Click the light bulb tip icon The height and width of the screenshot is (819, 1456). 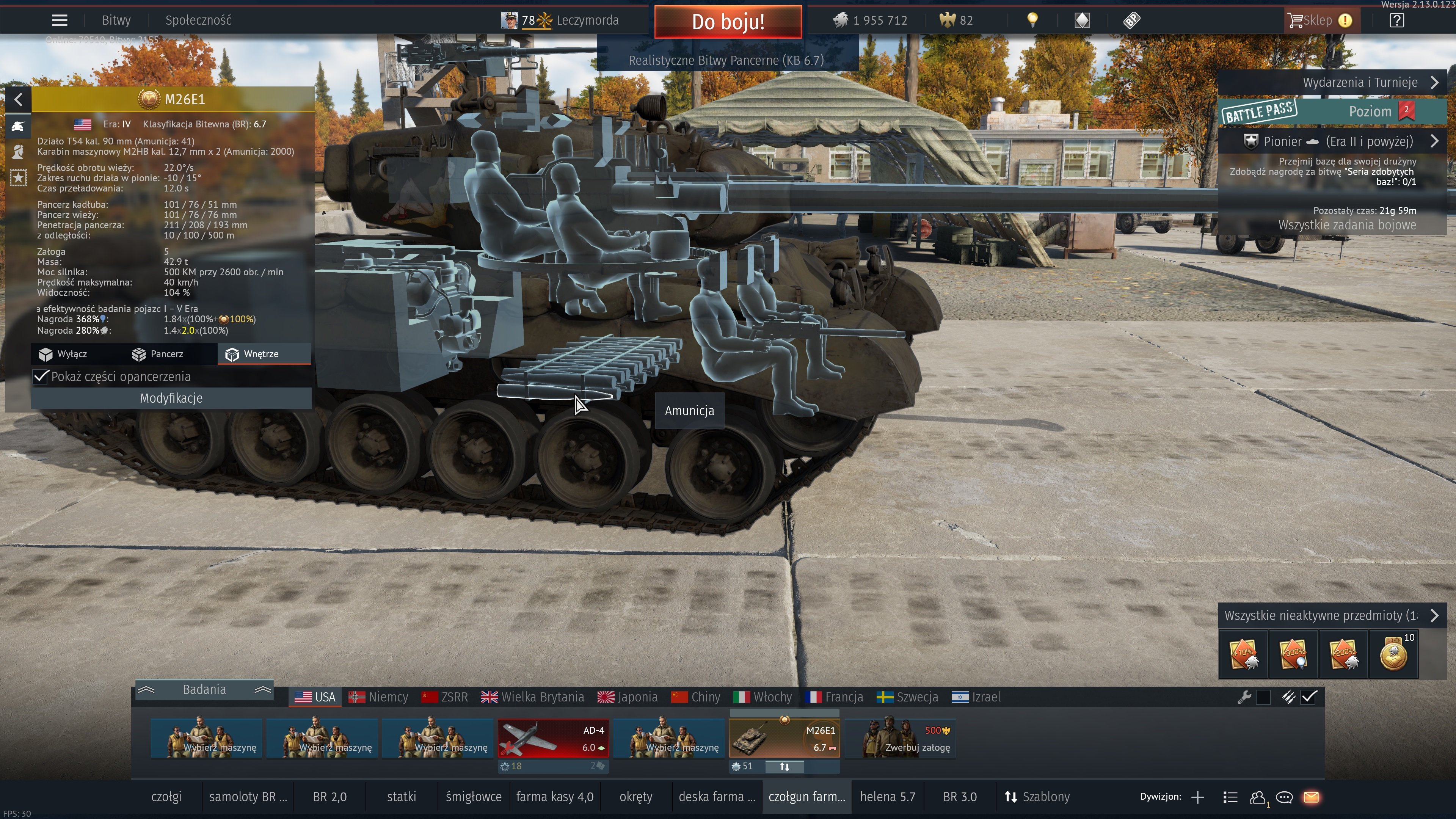(x=1032, y=20)
